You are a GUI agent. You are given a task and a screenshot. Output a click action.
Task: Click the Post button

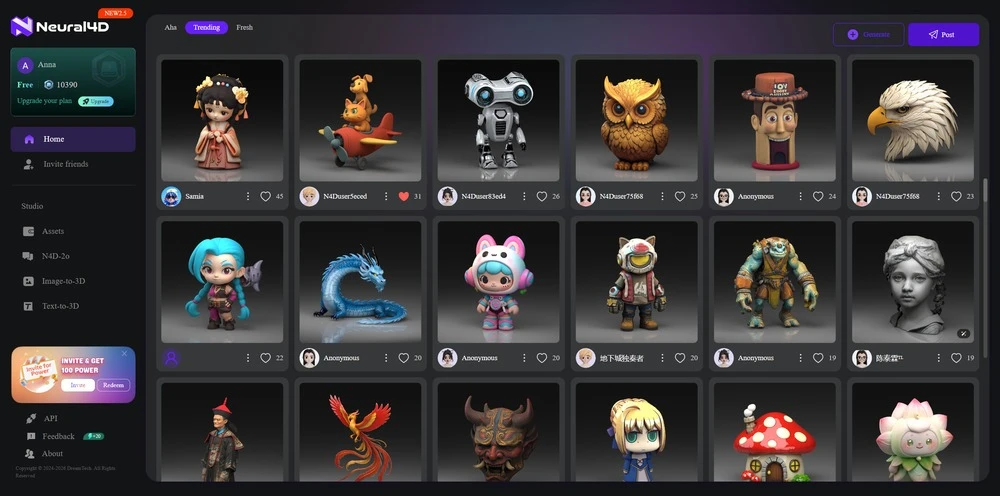pyautogui.click(x=942, y=35)
